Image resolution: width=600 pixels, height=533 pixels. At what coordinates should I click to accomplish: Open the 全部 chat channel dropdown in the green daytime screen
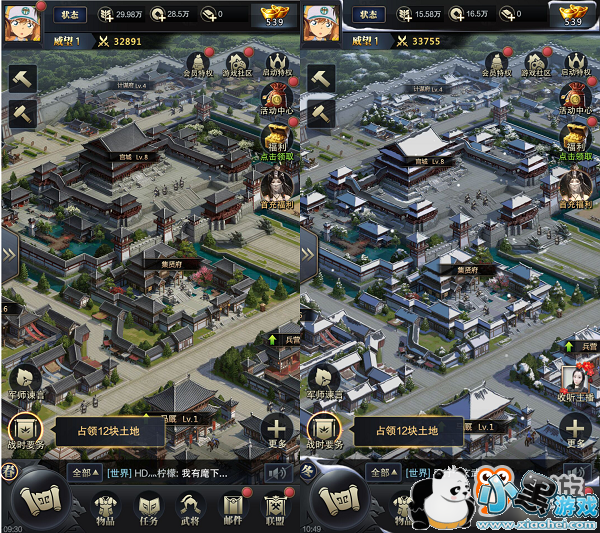[83, 472]
